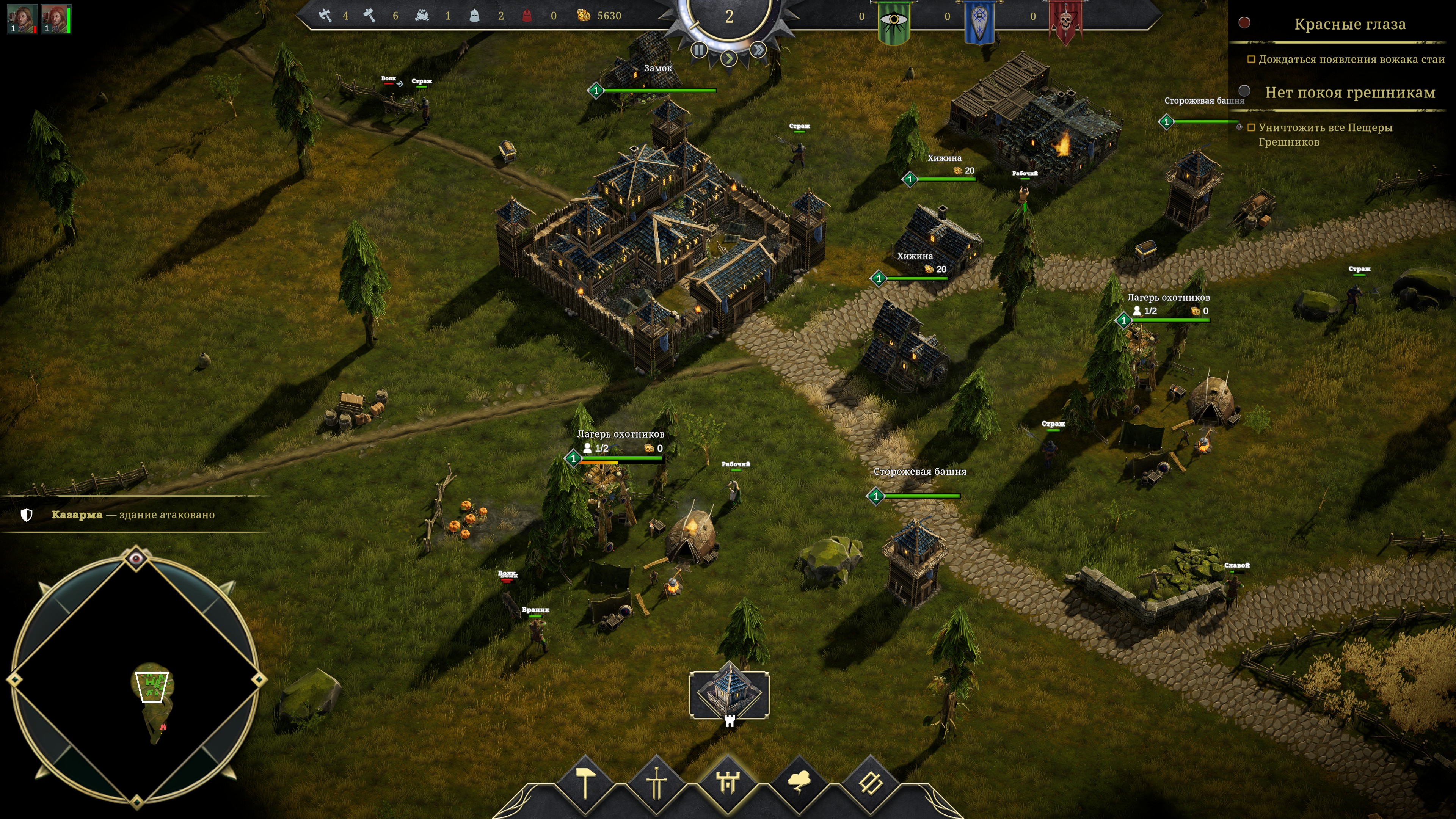Viewport: 1456px width, 819px height.
Task: Click the gold coins resource icon
Action: 583,16
